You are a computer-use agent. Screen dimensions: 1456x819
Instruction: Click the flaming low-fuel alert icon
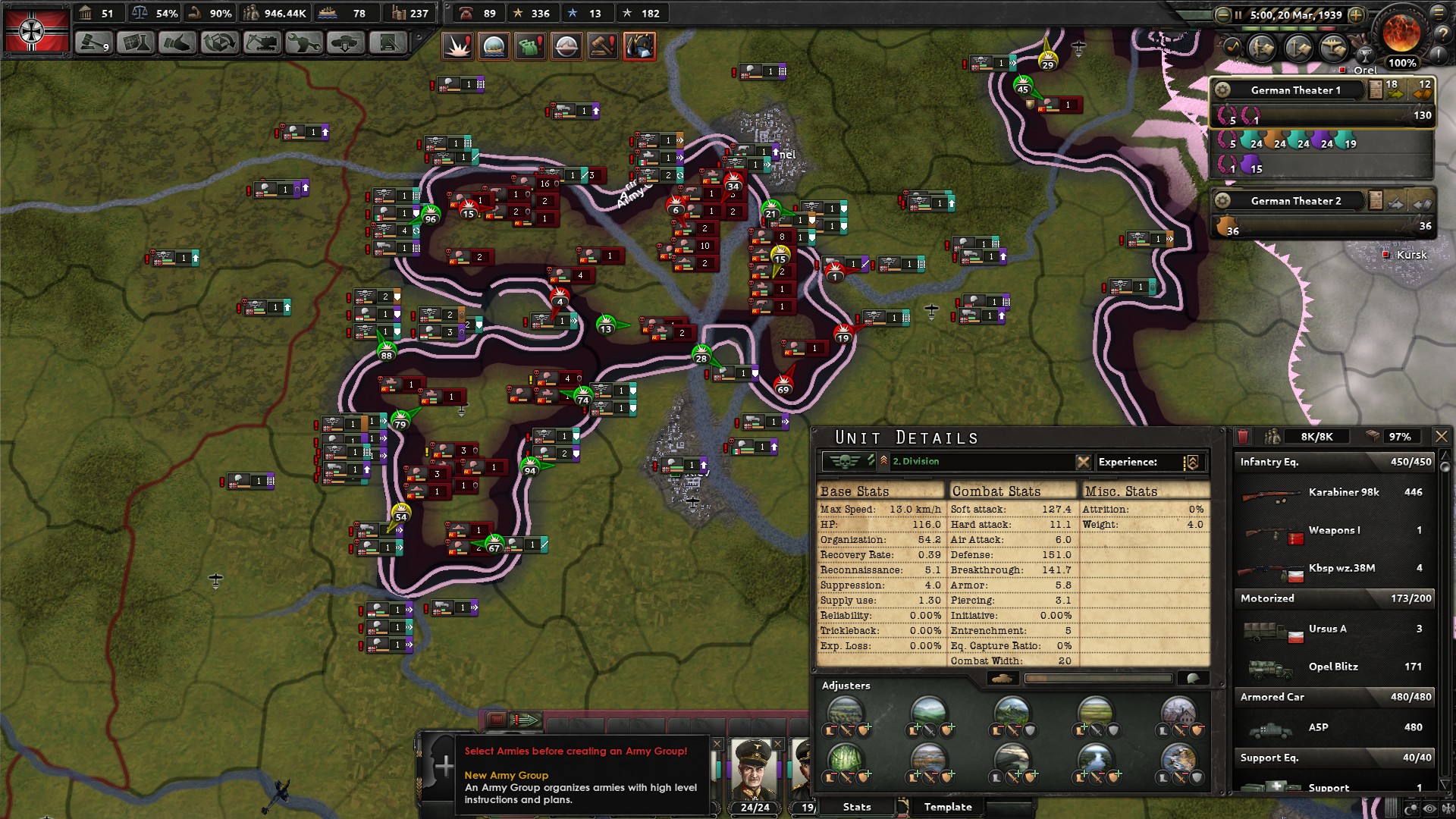click(639, 46)
